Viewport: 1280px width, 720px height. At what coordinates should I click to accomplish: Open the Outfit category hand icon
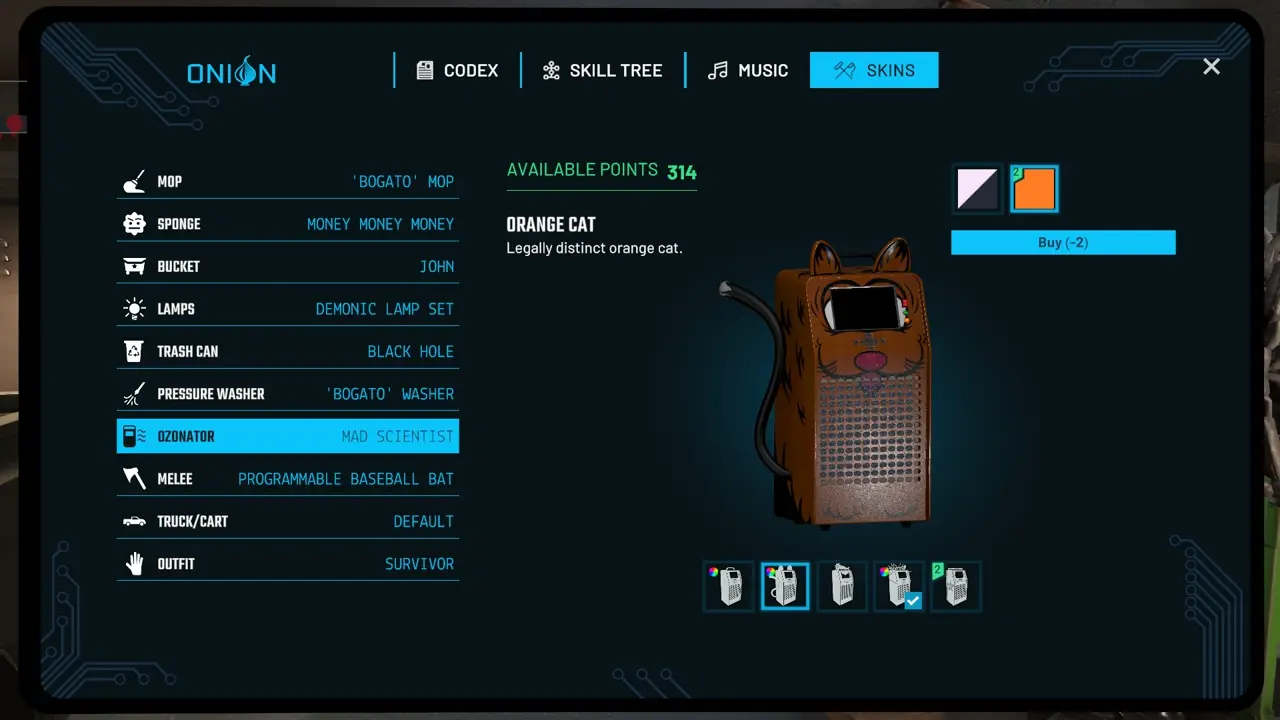pyautogui.click(x=134, y=563)
